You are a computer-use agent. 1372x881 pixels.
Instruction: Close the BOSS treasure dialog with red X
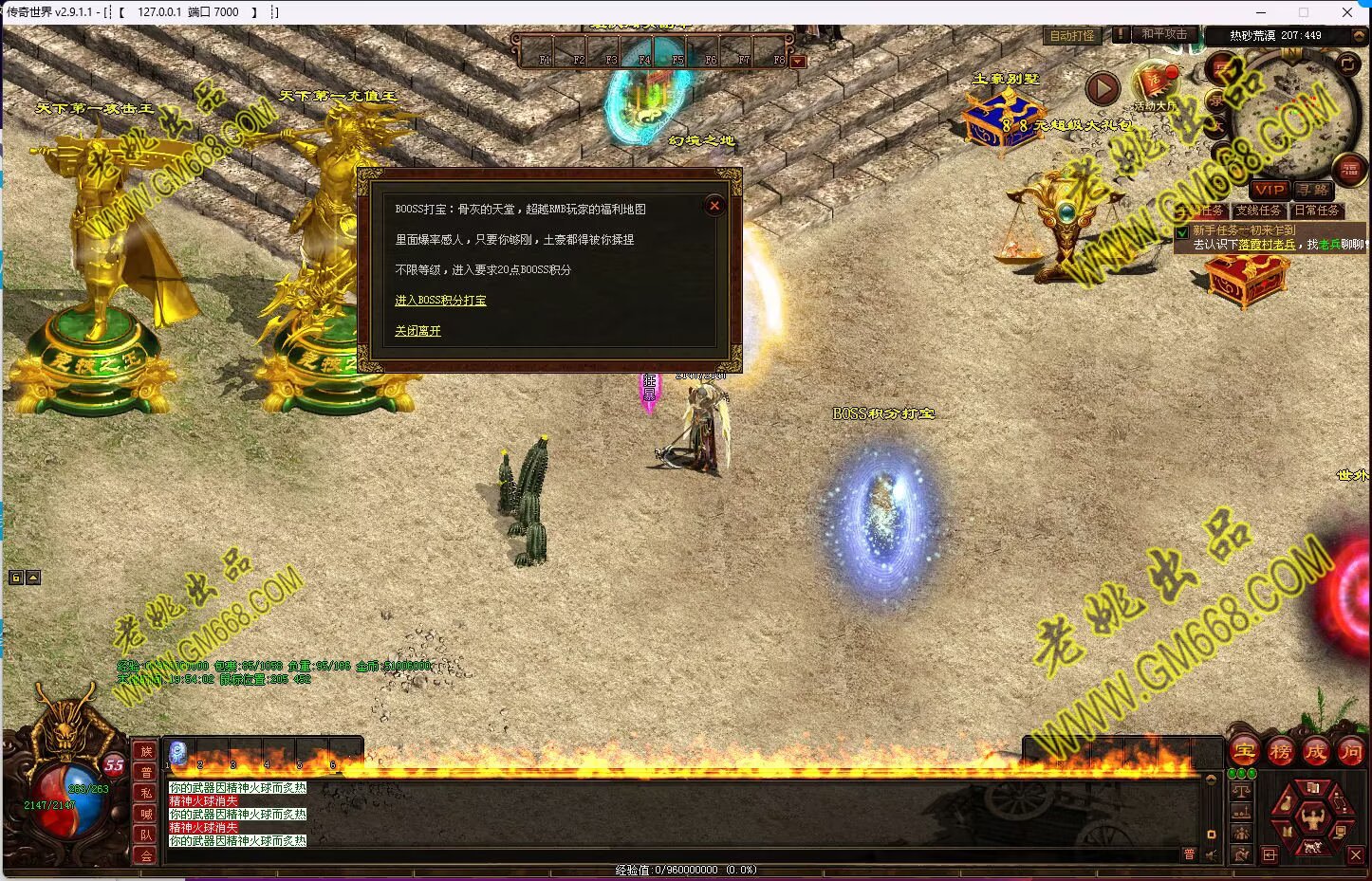tap(714, 206)
